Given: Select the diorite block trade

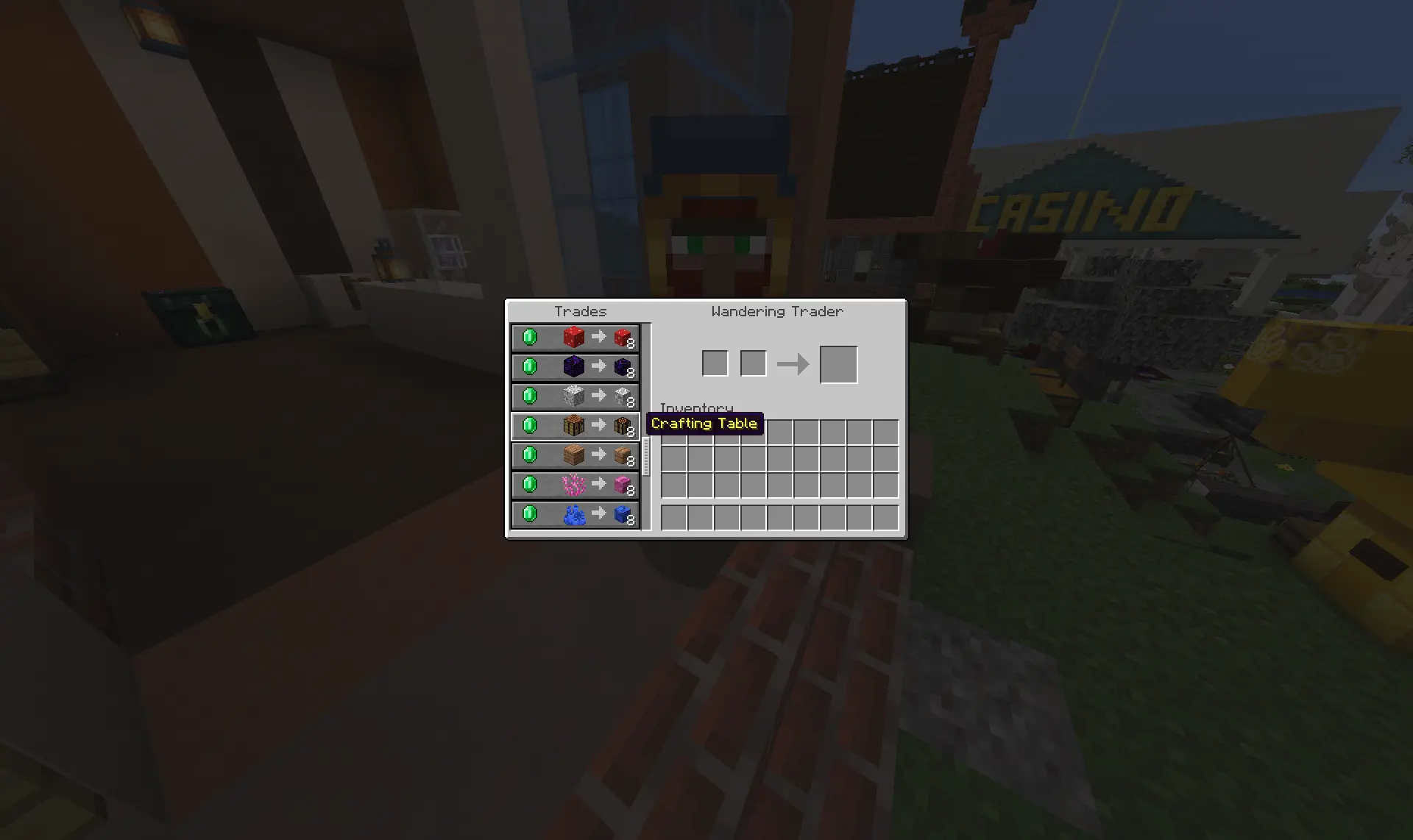Looking at the screenshot, I should tap(575, 396).
